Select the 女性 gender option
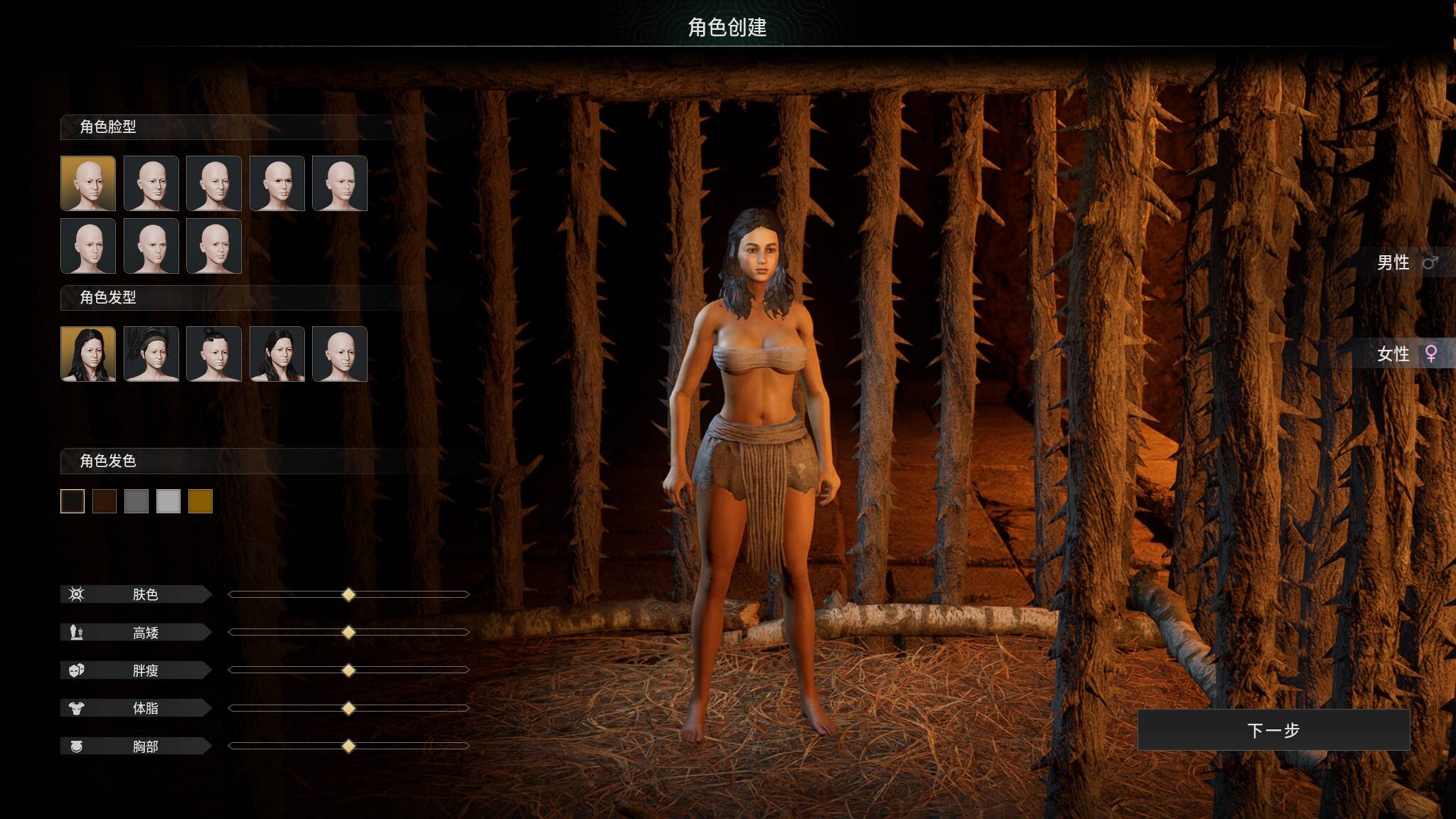 pos(1405,353)
